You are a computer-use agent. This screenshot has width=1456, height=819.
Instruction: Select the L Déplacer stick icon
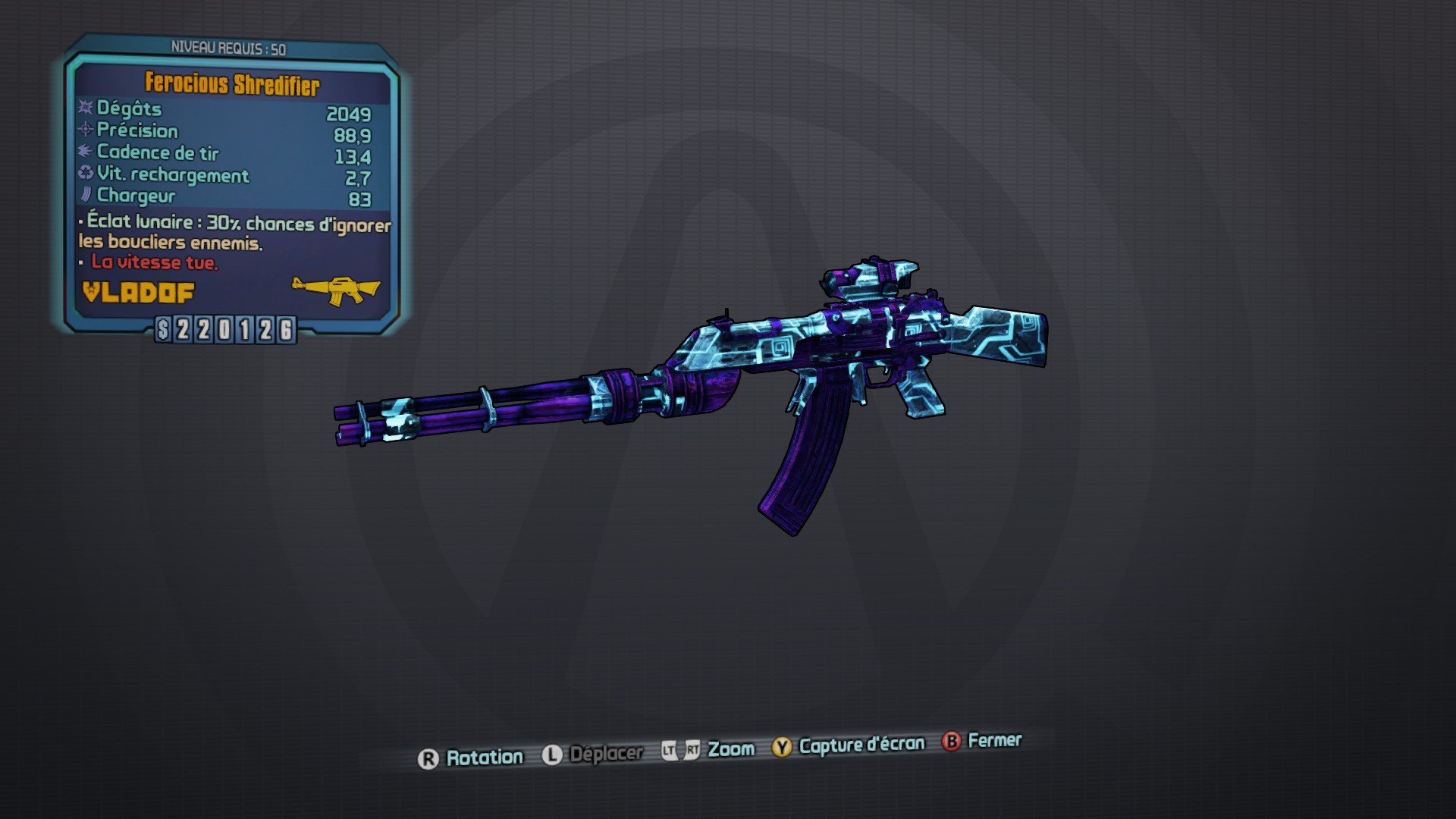coord(553,753)
